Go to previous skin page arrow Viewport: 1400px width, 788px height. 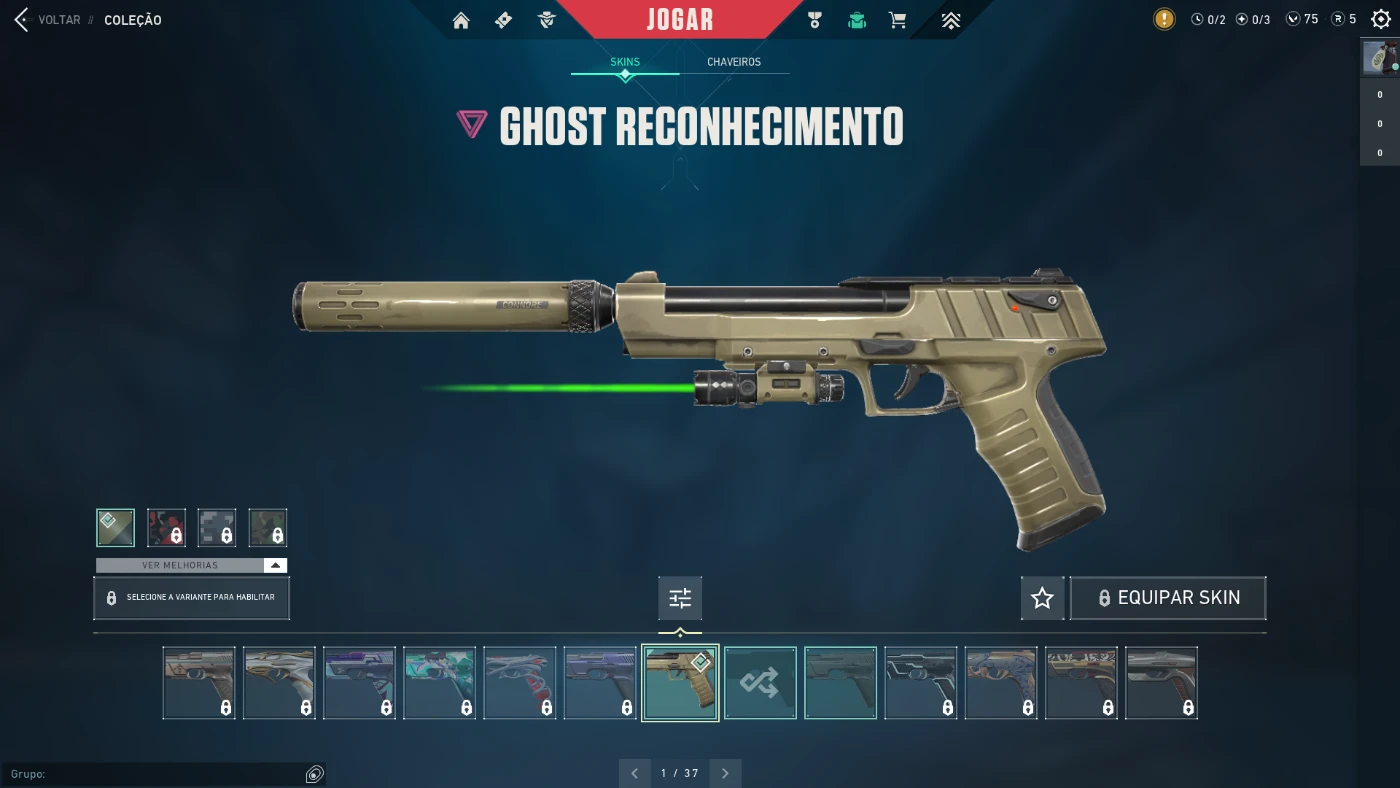635,773
